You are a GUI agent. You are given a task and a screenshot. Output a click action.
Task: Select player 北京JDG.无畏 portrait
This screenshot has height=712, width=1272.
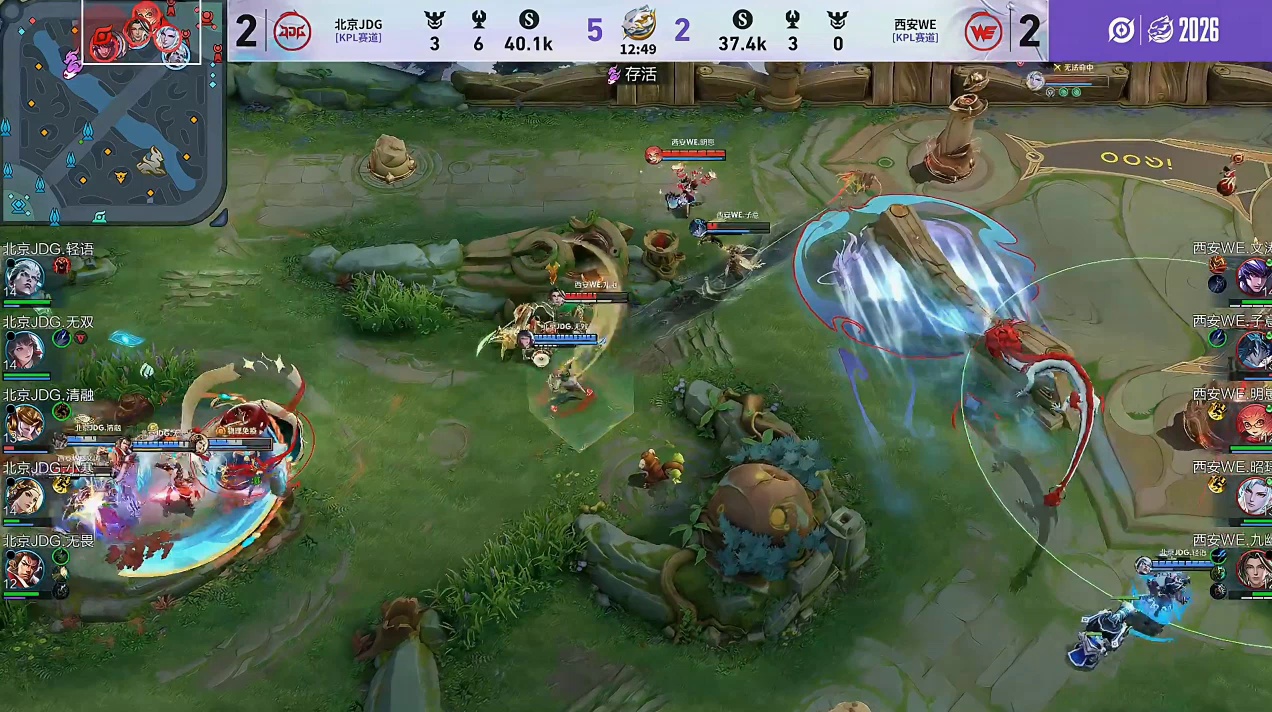tap(24, 569)
